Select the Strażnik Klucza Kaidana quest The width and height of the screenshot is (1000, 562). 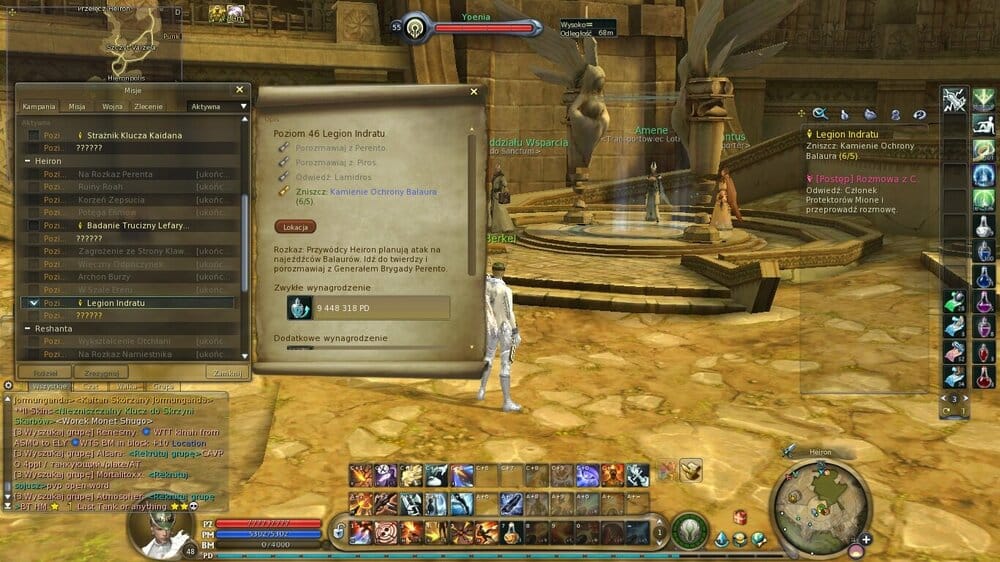(x=134, y=135)
